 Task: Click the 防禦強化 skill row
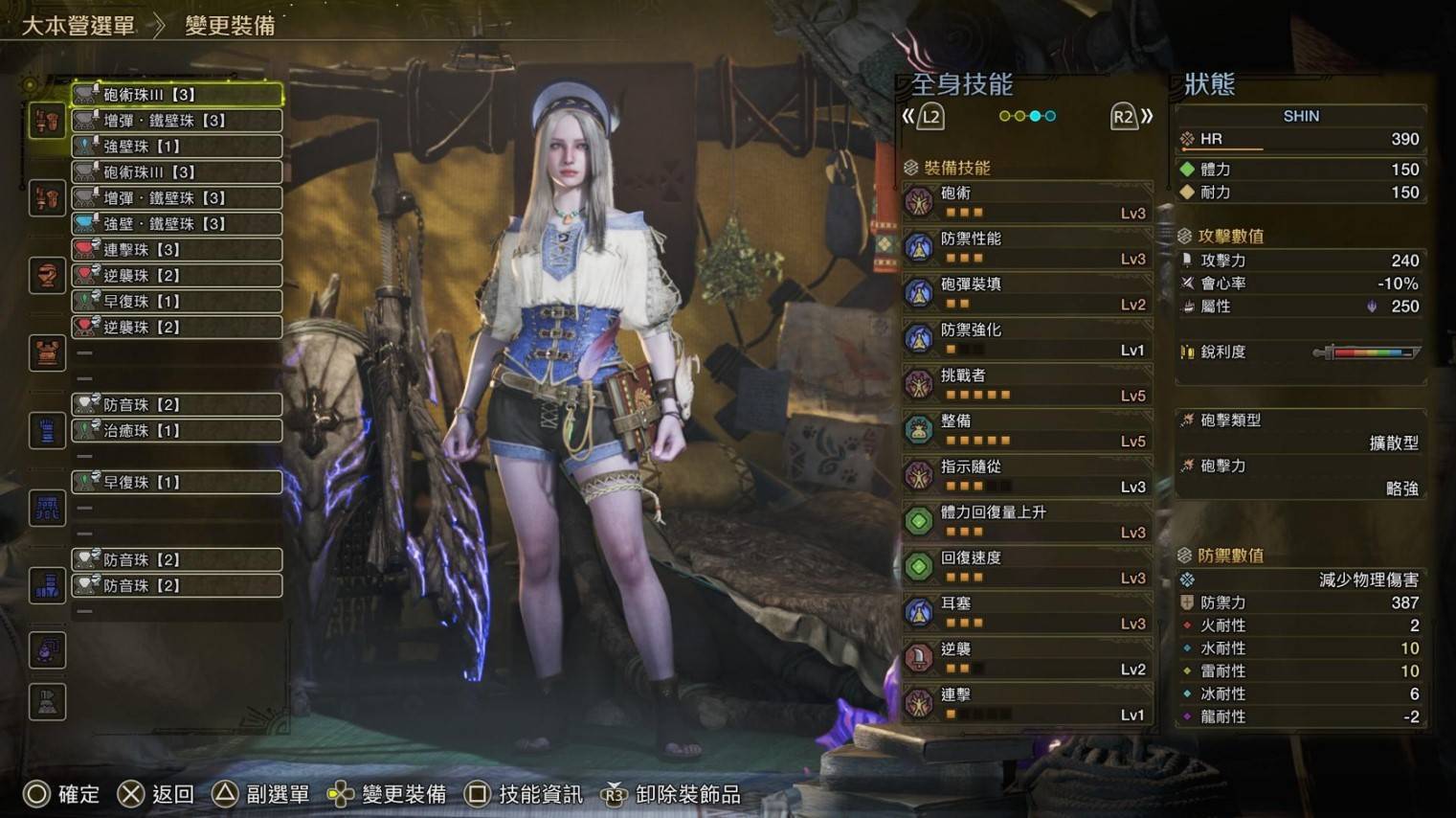click(1026, 339)
